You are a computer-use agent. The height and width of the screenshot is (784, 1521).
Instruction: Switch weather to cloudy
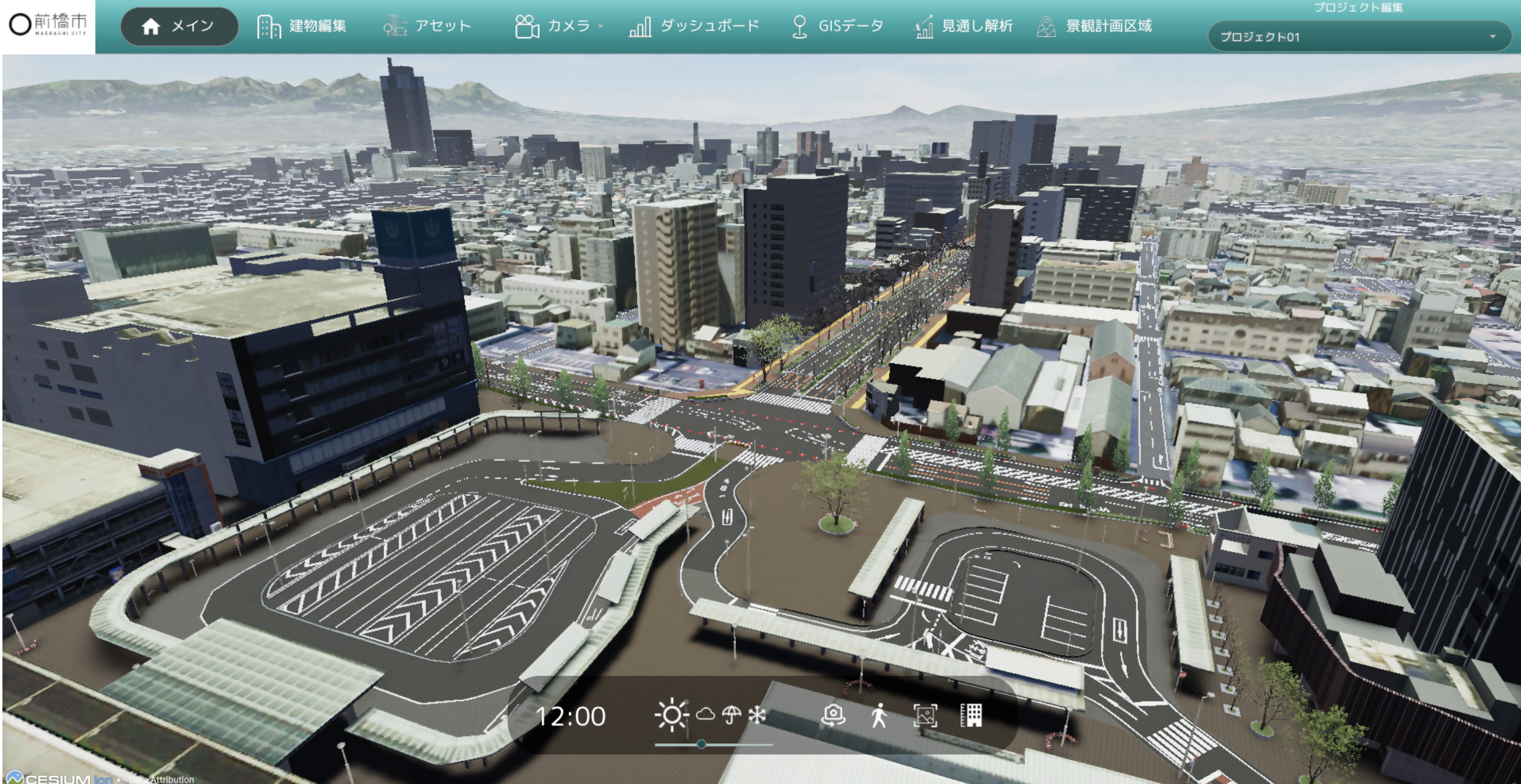tap(705, 716)
